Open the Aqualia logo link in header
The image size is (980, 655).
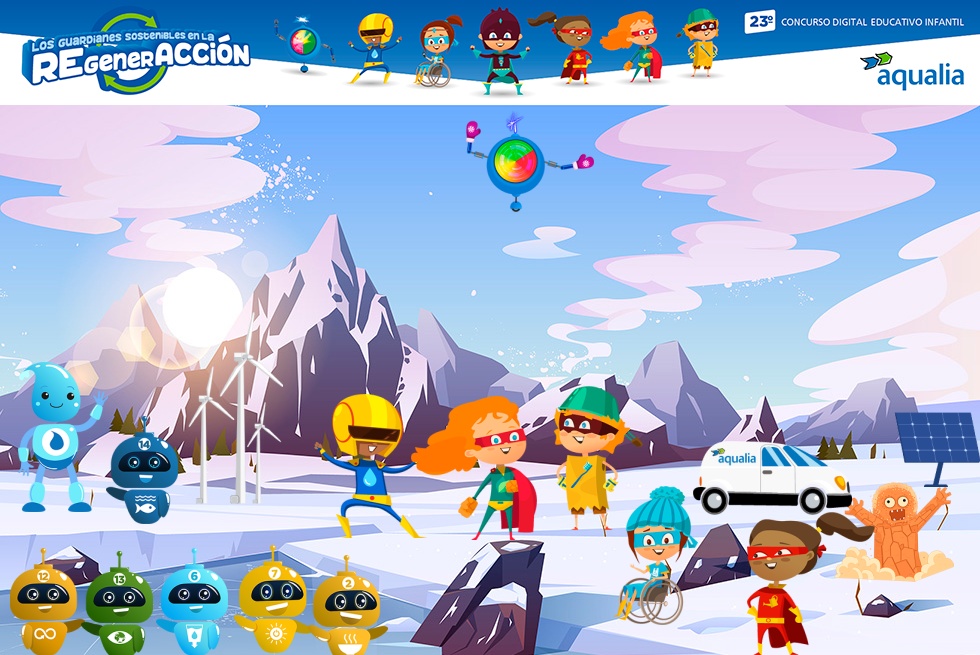click(x=912, y=70)
